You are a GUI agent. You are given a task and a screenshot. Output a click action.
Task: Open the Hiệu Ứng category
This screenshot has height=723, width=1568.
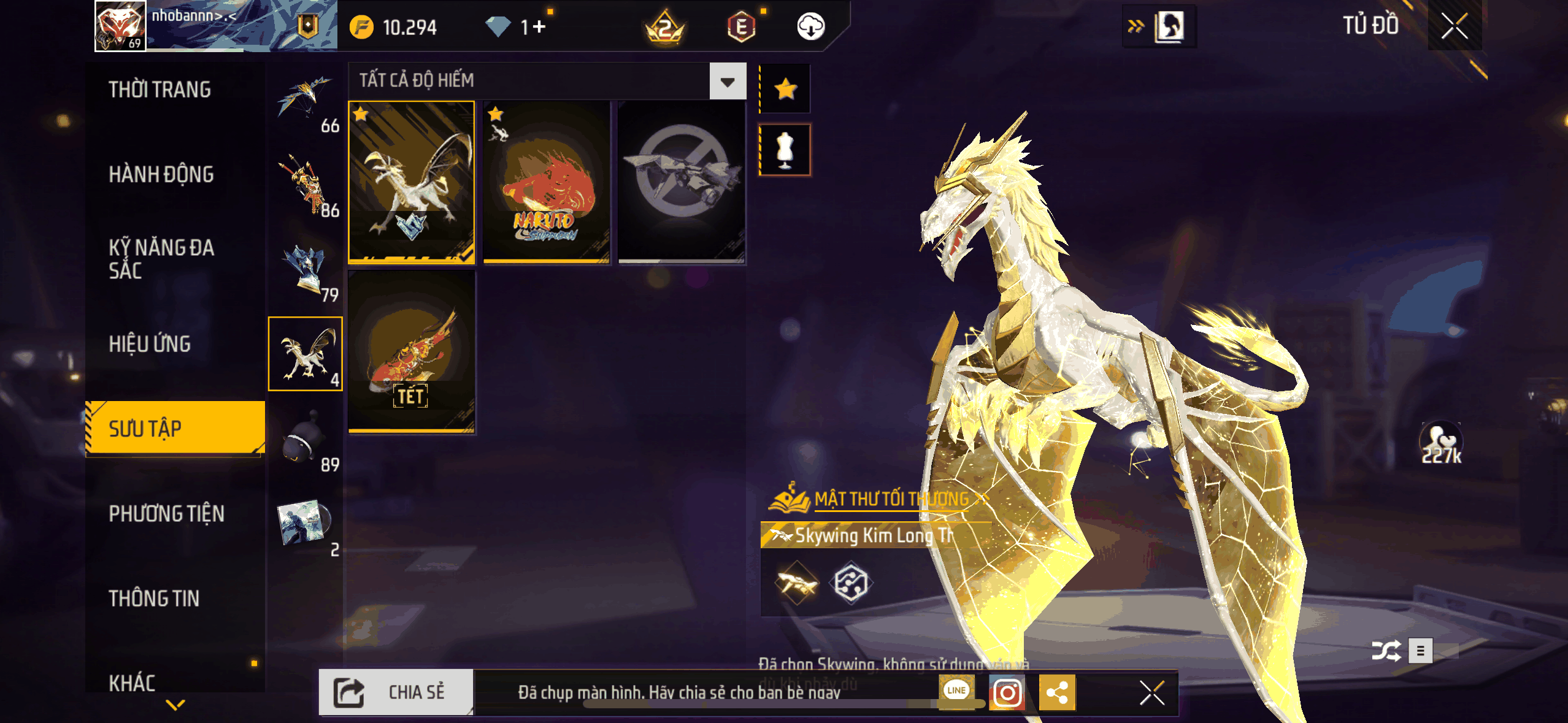tap(150, 344)
